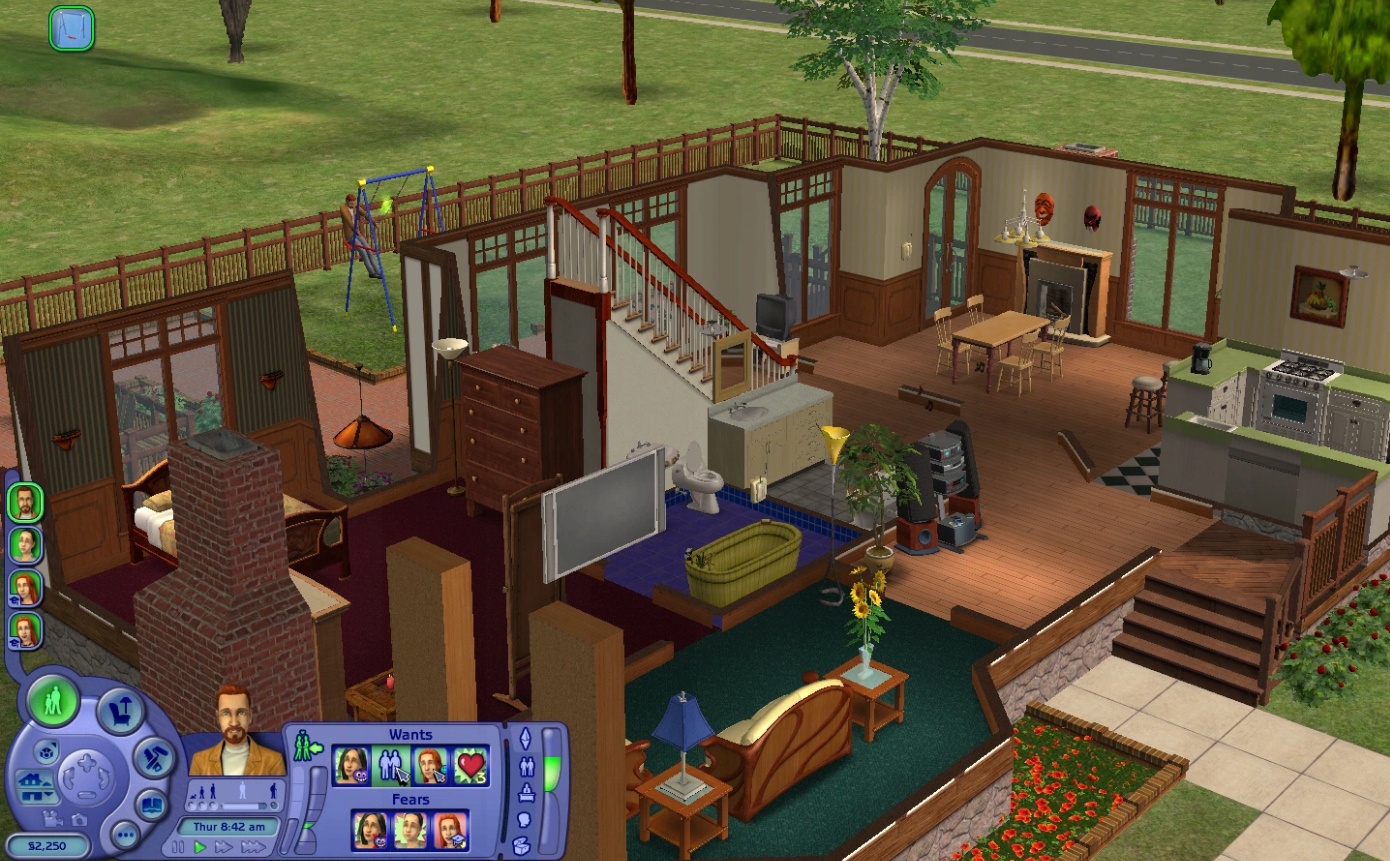The height and width of the screenshot is (861, 1390).
Task: Click the green aspiration meter bar
Action: [550, 770]
